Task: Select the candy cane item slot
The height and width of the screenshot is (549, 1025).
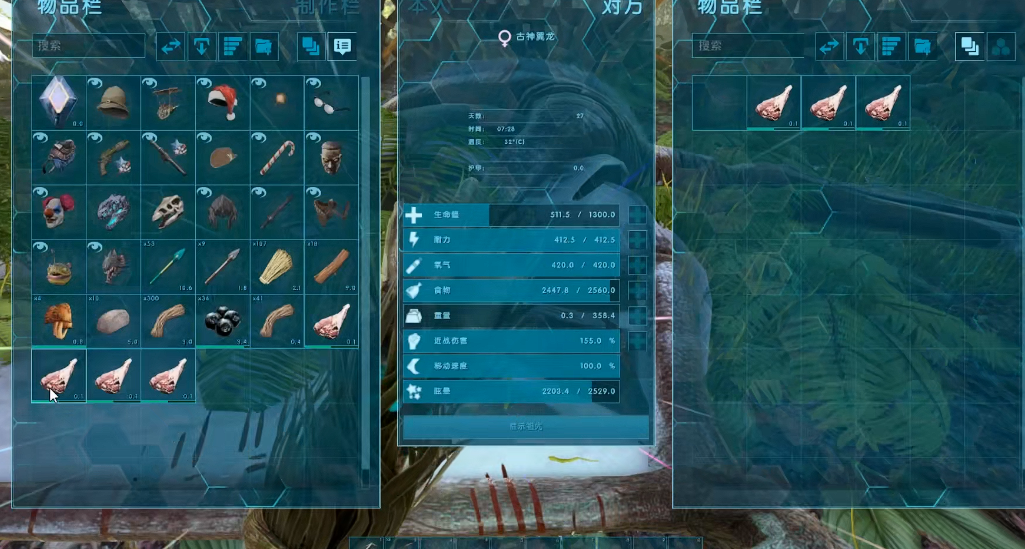Action: point(276,157)
